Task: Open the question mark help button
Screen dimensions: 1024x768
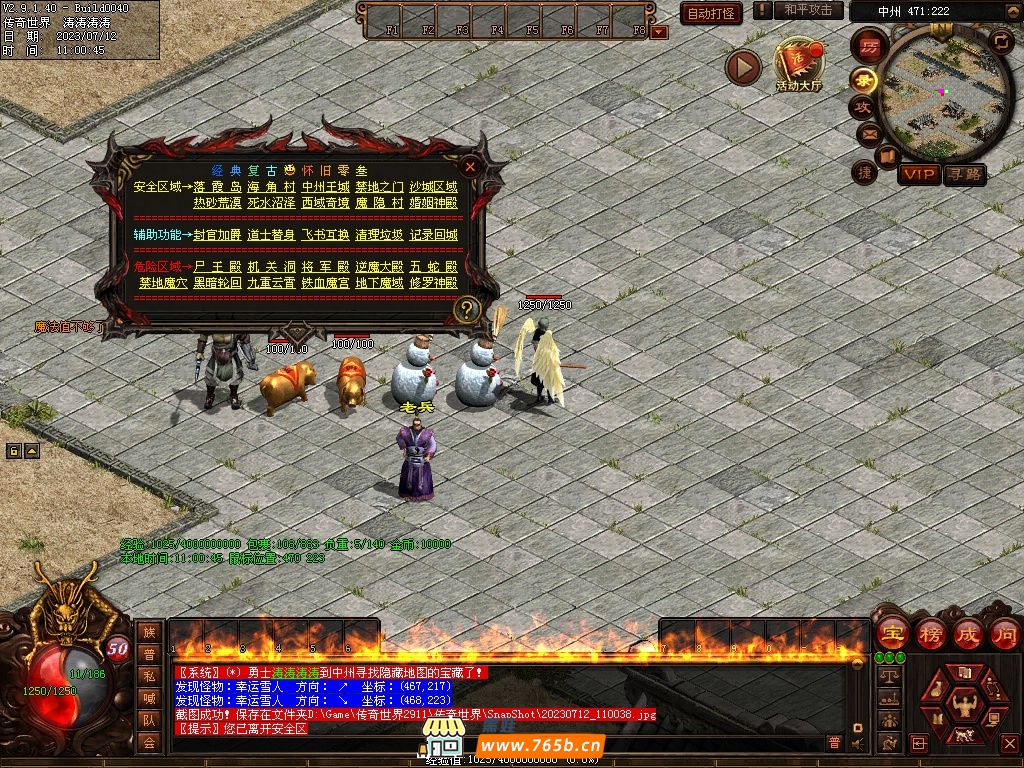Action: 467,310
